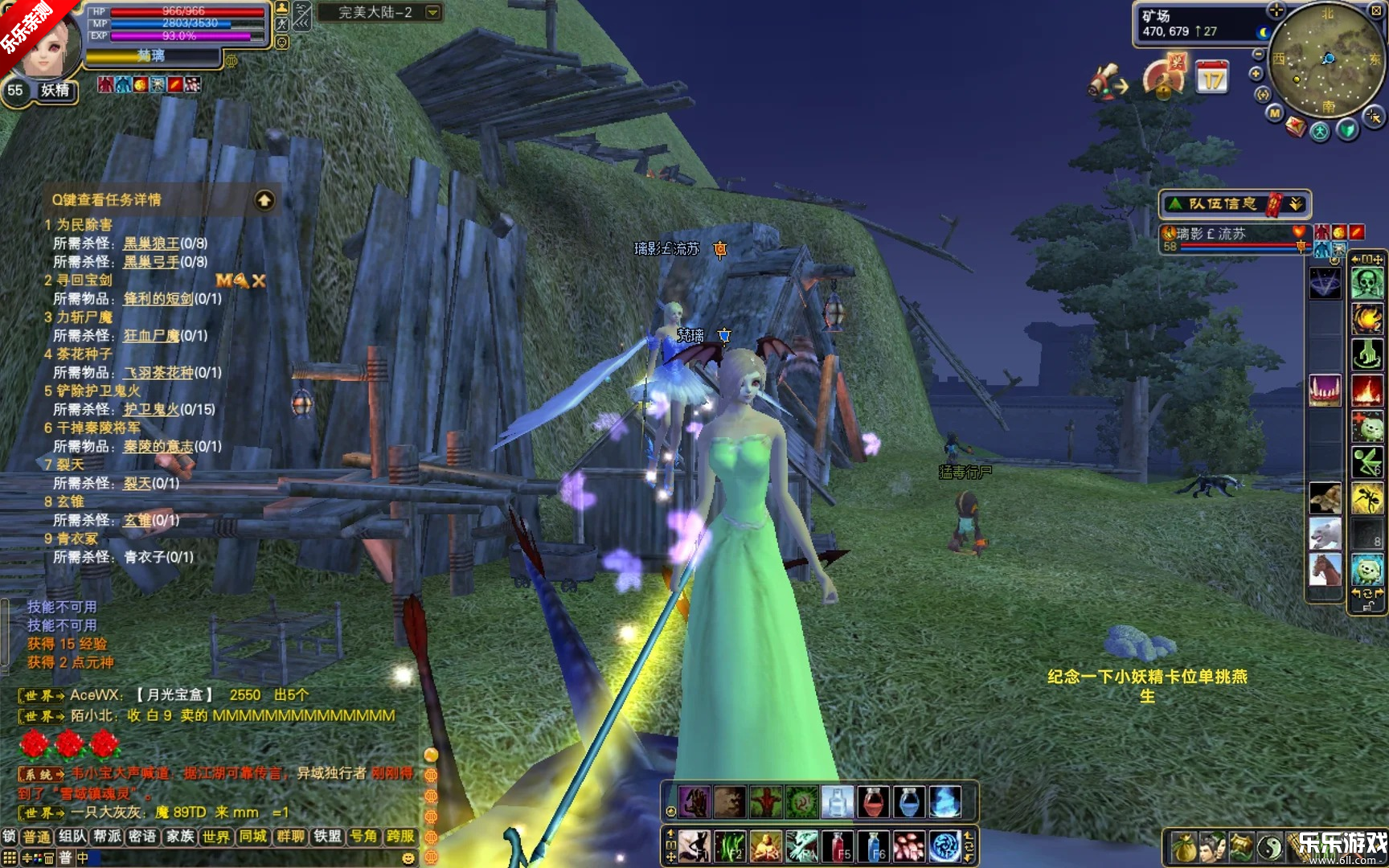
Task: Open the 帮派 (Guild) chat tab
Action: [107, 837]
